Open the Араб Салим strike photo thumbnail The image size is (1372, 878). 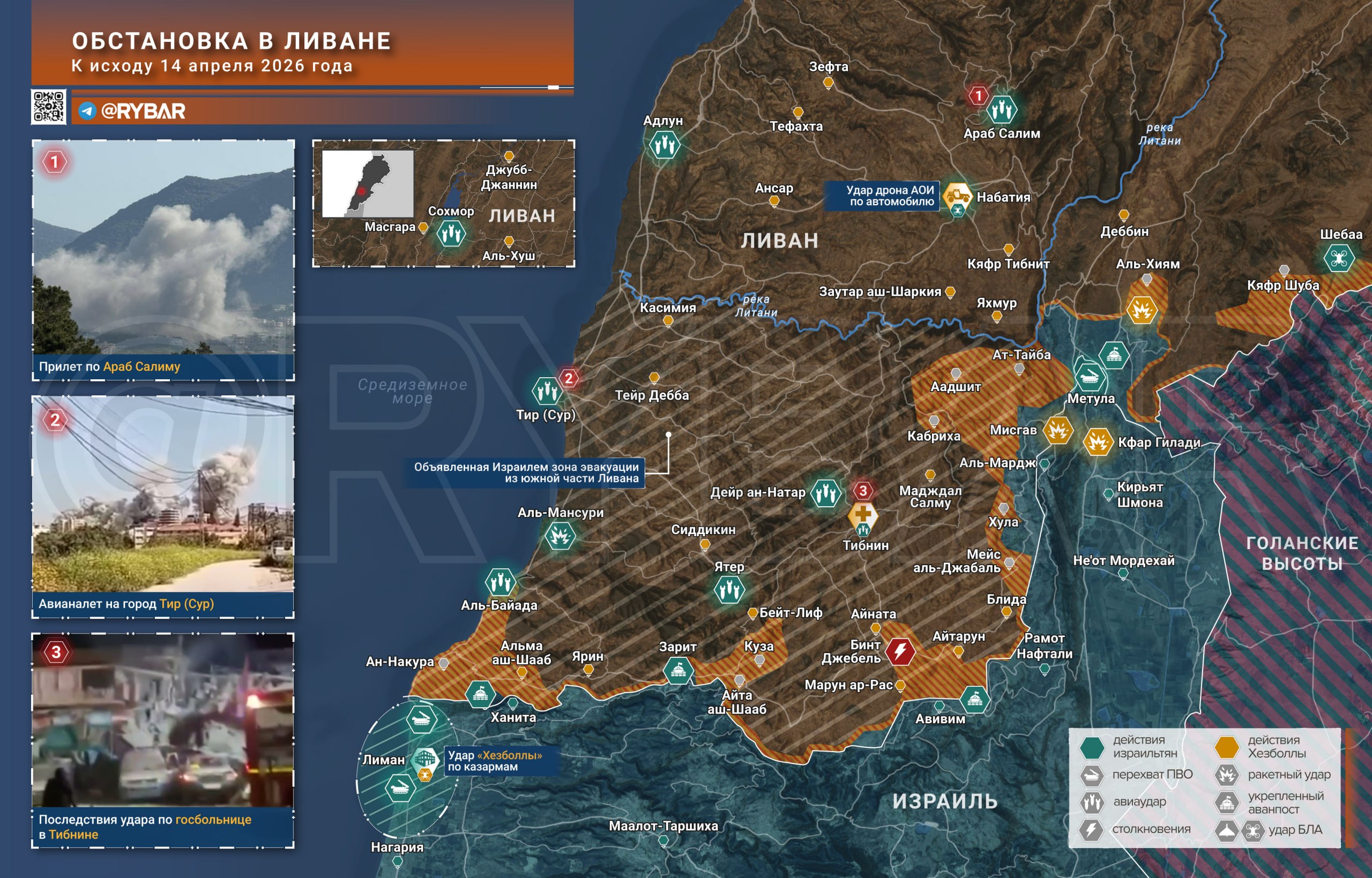click(x=163, y=247)
